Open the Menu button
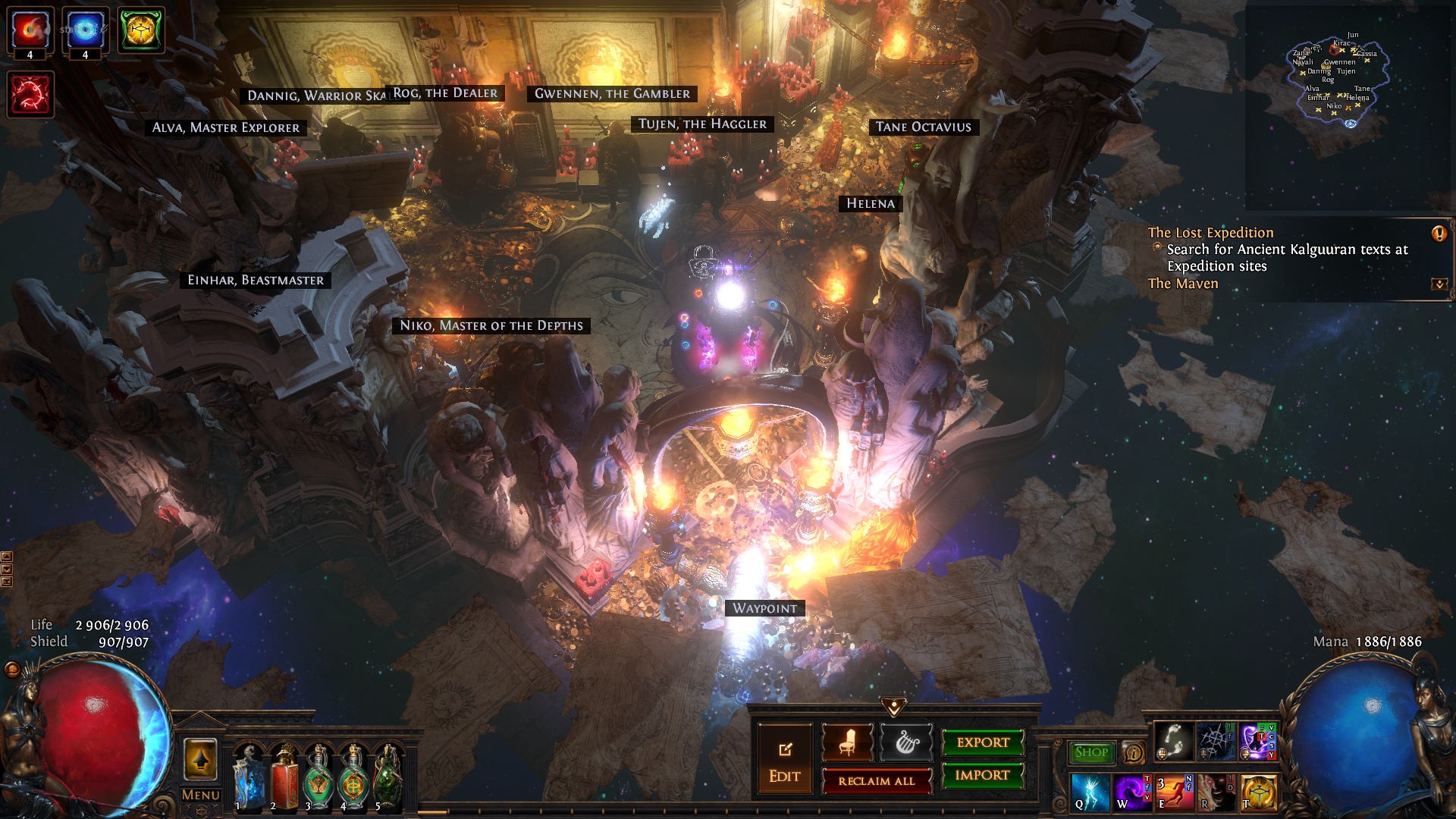Screen dimensions: 1456x819 (x=201, y=795)
